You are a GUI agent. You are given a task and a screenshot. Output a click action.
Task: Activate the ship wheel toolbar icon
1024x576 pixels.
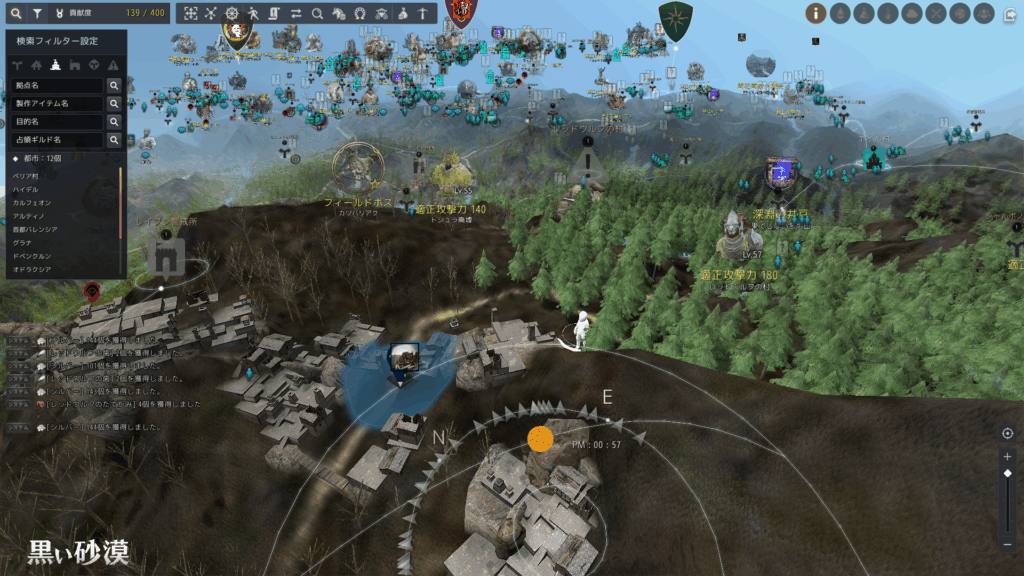pos(232,14)
